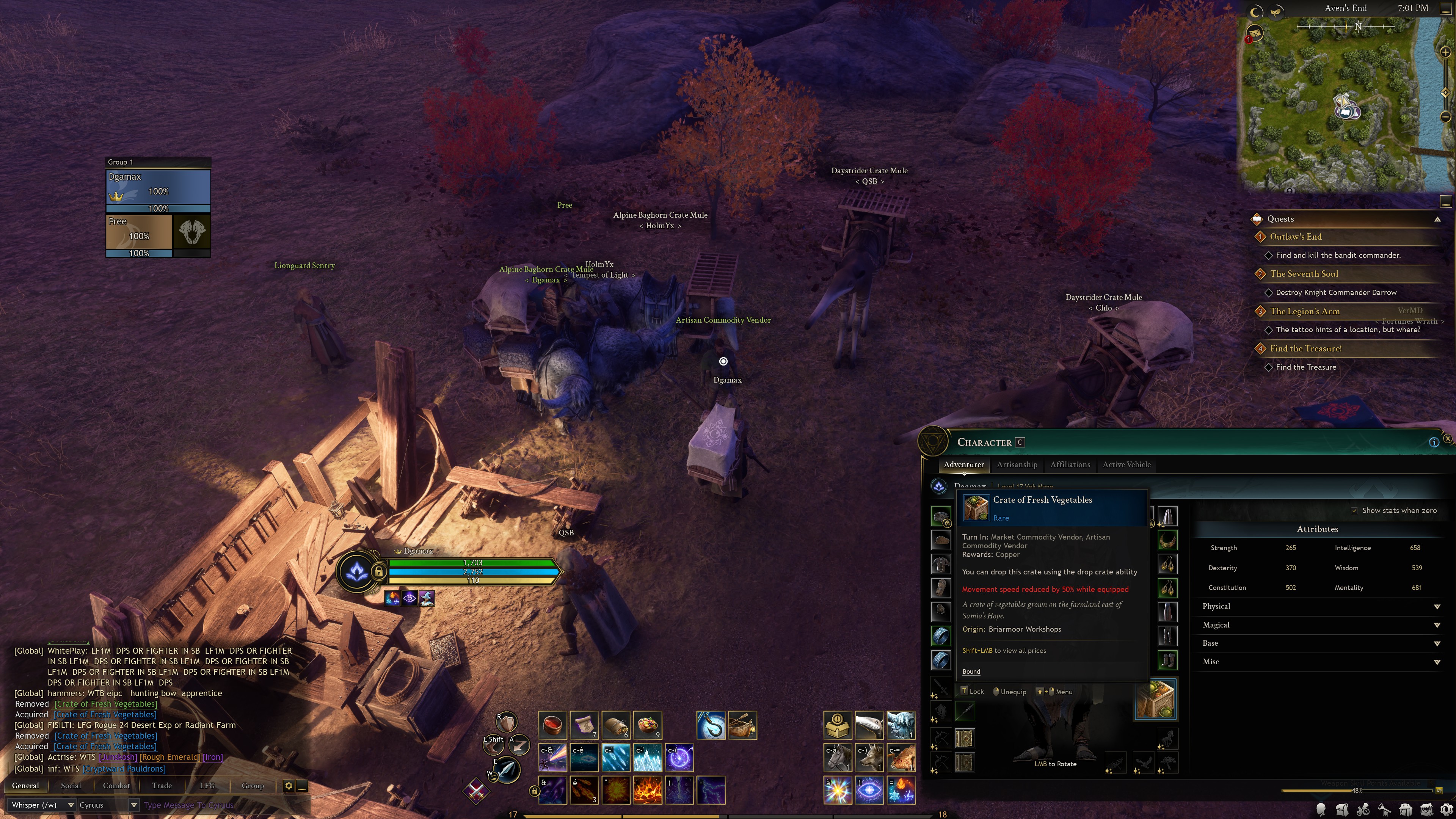The height and width of the screenshot is (819, 1456).
Task: Collapse the Quests tracker
Action: (x=1437, y=219)
